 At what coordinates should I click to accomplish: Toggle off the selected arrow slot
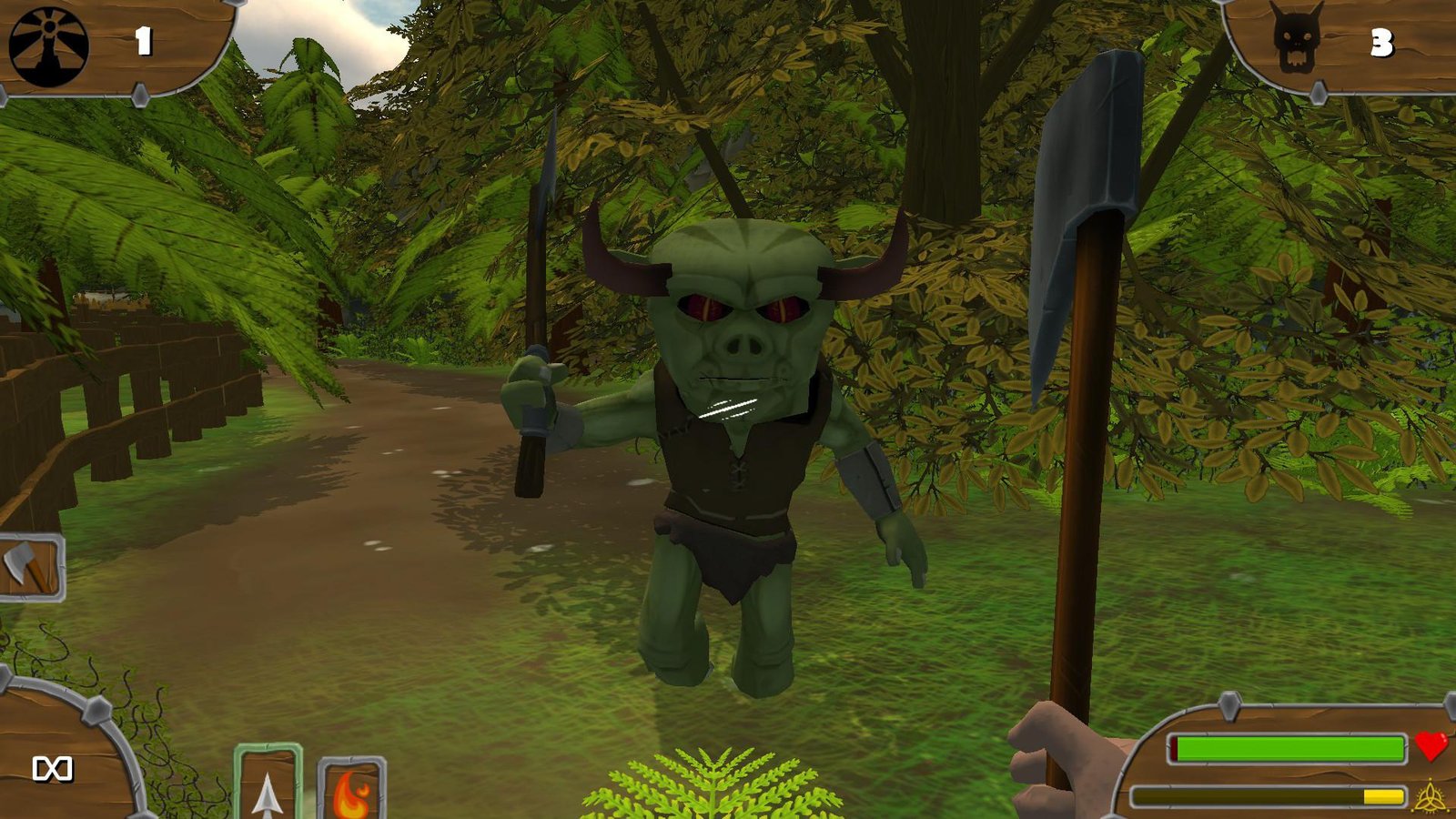(x=266, y=787)
